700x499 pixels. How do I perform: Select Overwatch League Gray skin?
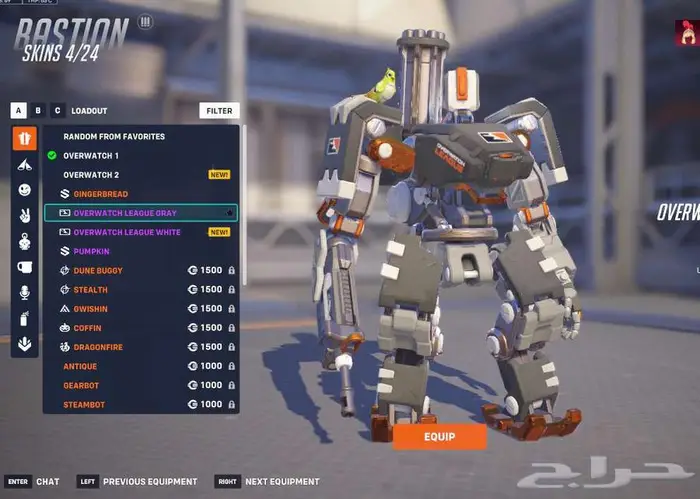pos(125,213)
